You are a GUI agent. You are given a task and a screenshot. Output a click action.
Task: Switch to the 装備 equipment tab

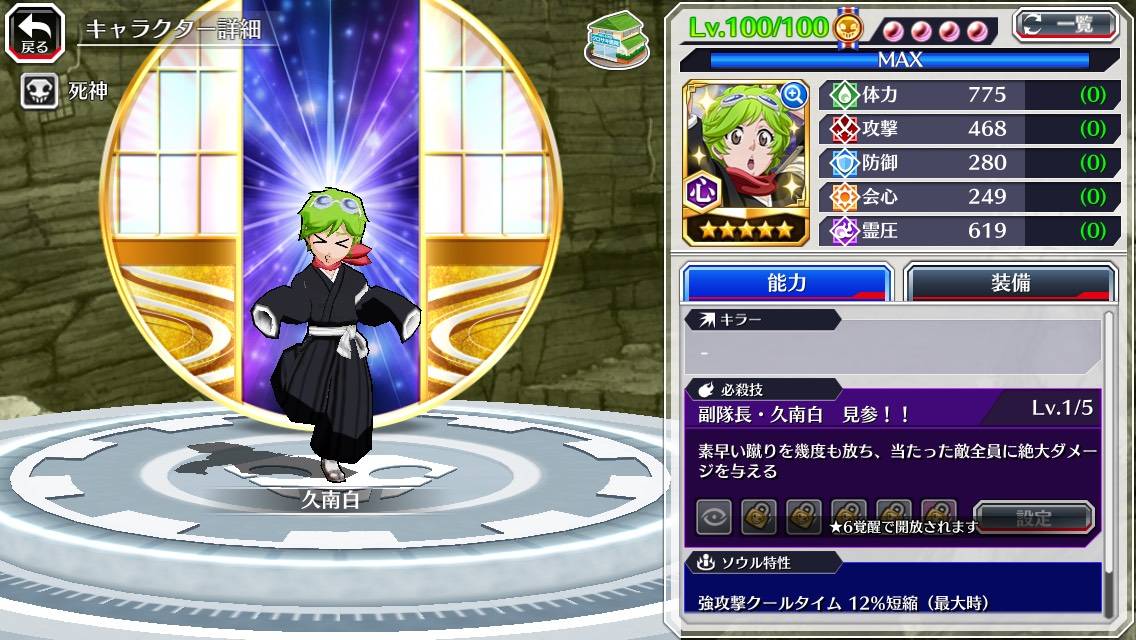[1010, 283]
